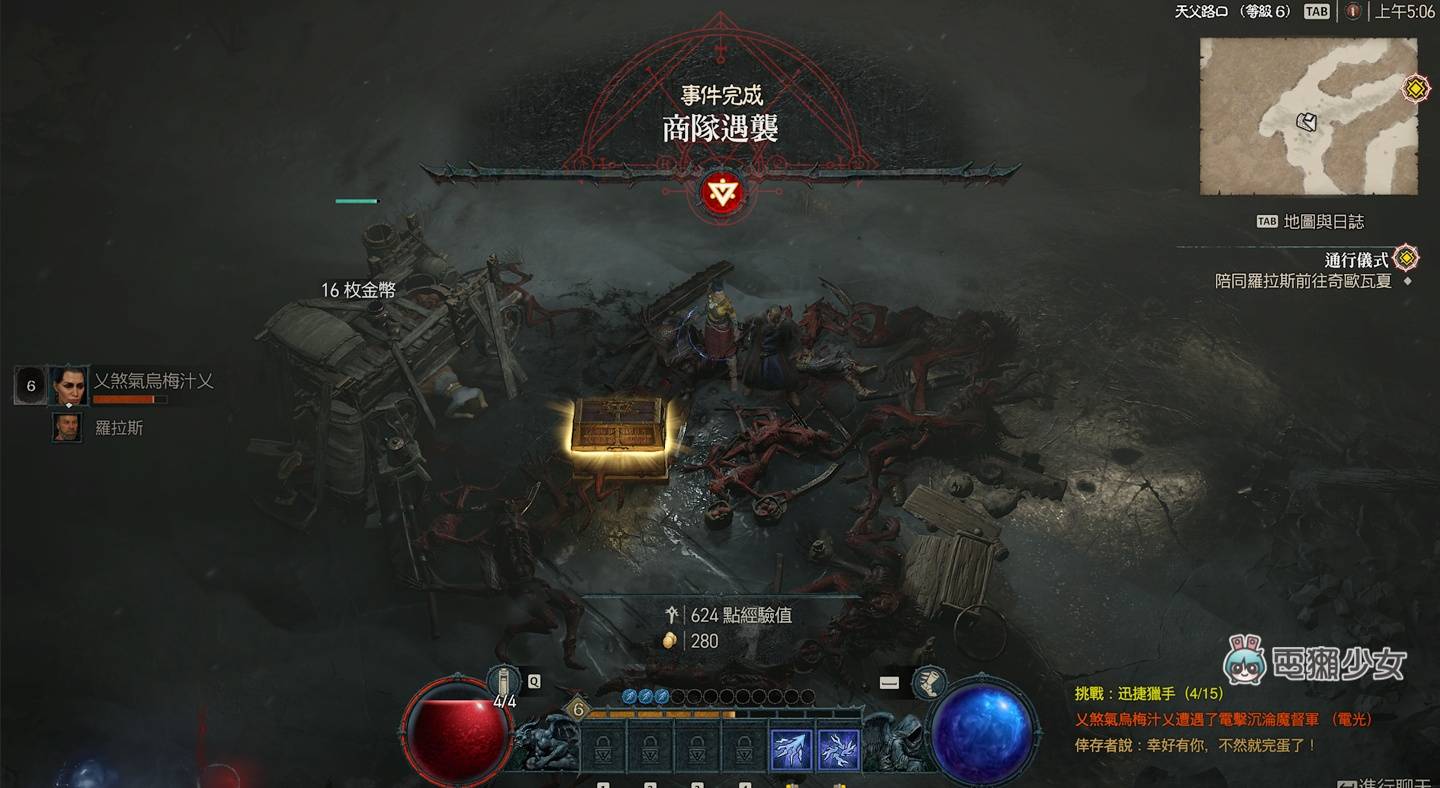Click the 16 枚金幣 gold loot label
Screen dimensions: 1440x788
(x=358, y=290)
